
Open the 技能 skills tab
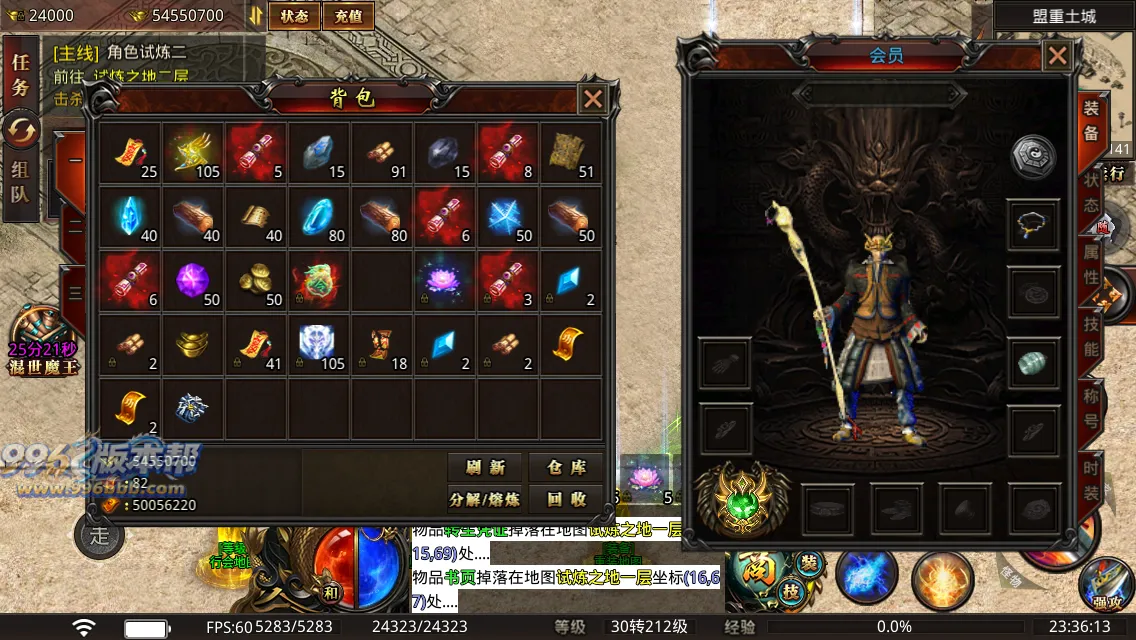1091,335
